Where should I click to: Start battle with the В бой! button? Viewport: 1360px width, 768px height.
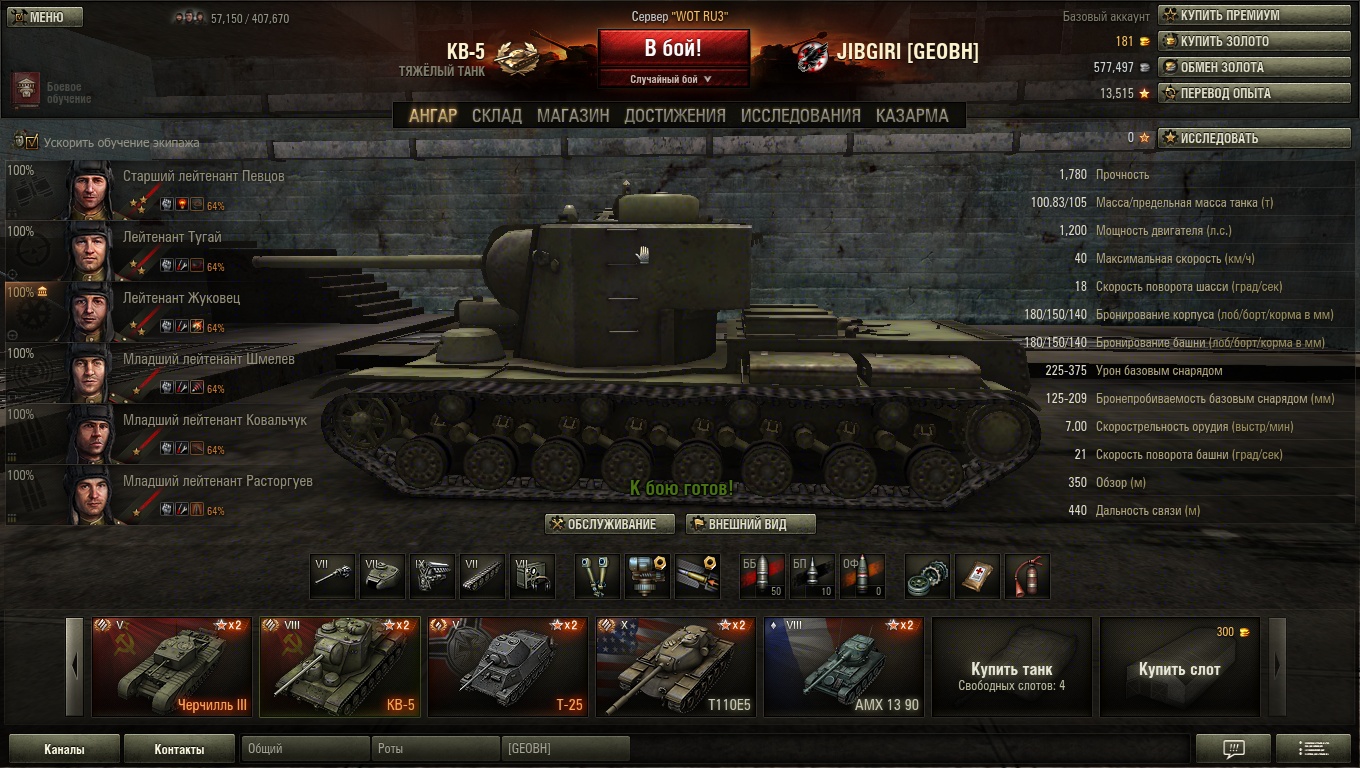(x=673, y=48)
